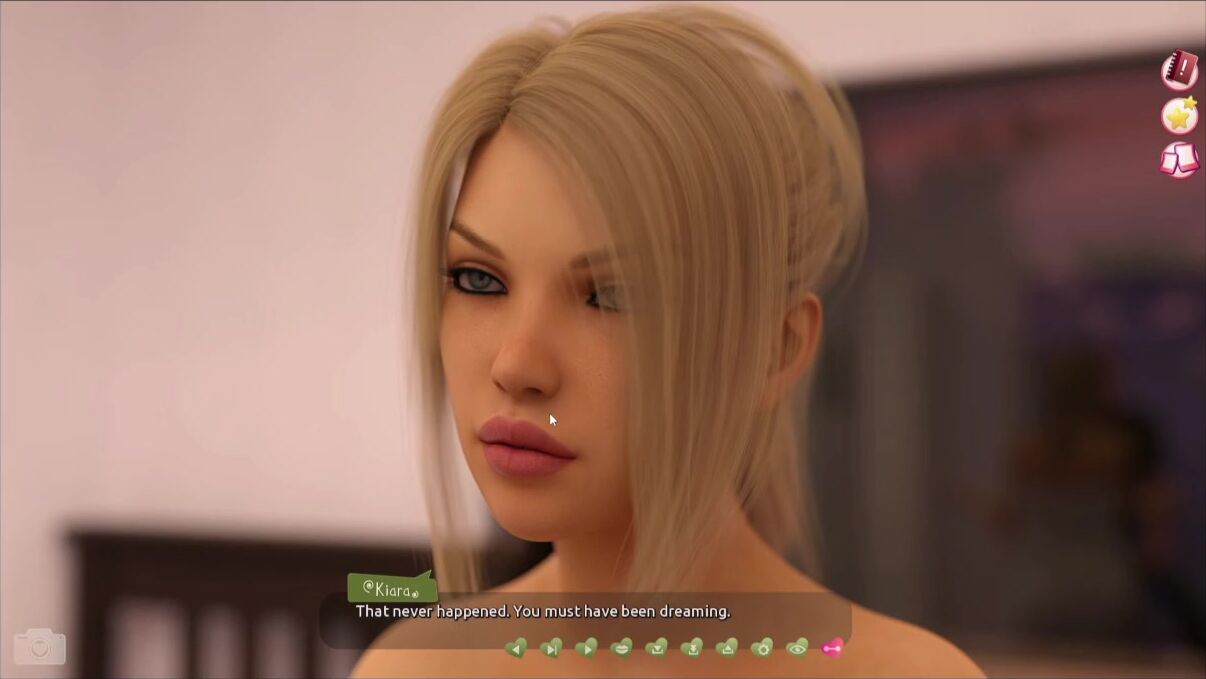The image size is (1206, 679).
Task: Open the lips icon heart button
Action: pyautogui.click(x=621, y=648)
